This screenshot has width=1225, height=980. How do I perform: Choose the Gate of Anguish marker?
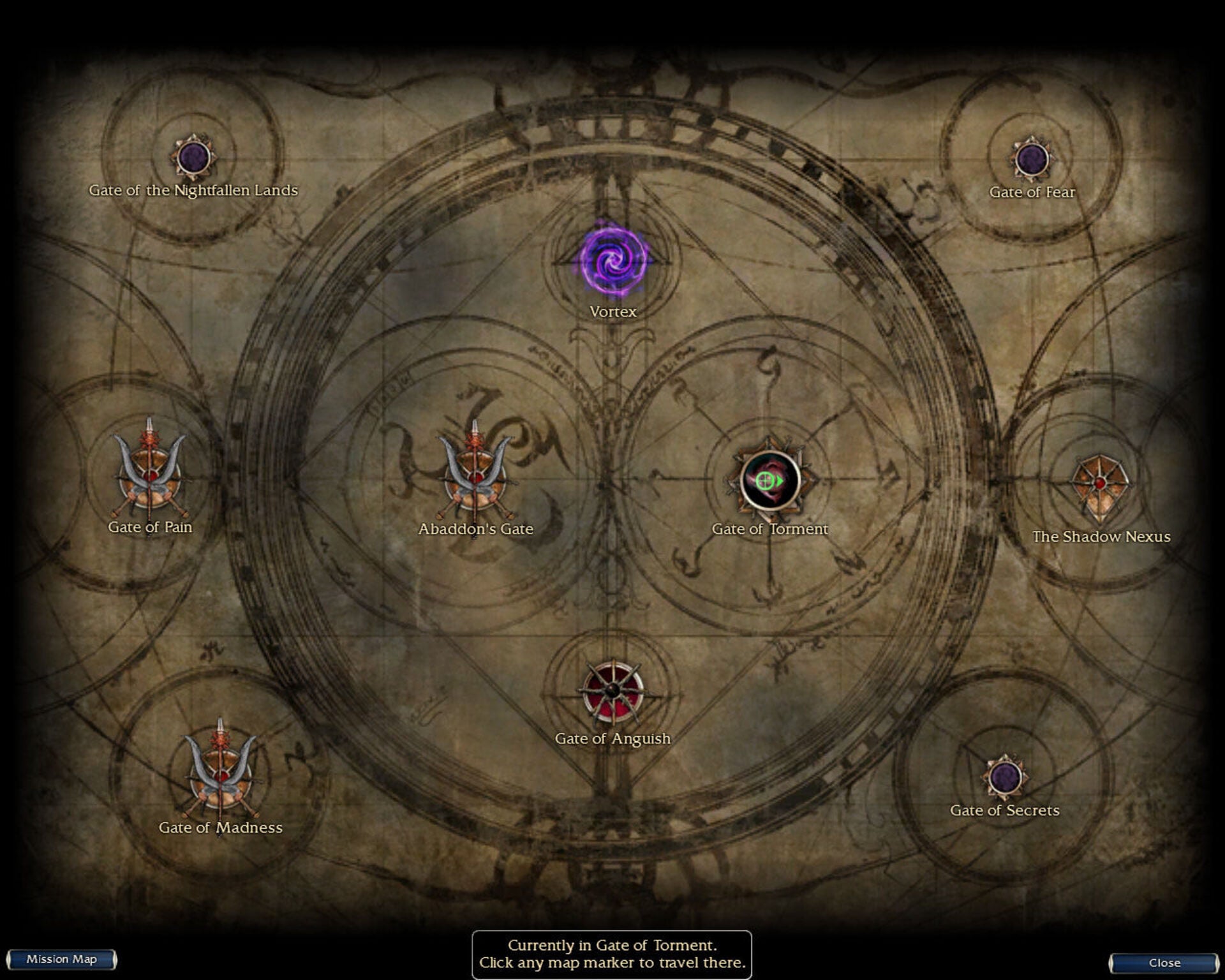click(x=612, y=691)
